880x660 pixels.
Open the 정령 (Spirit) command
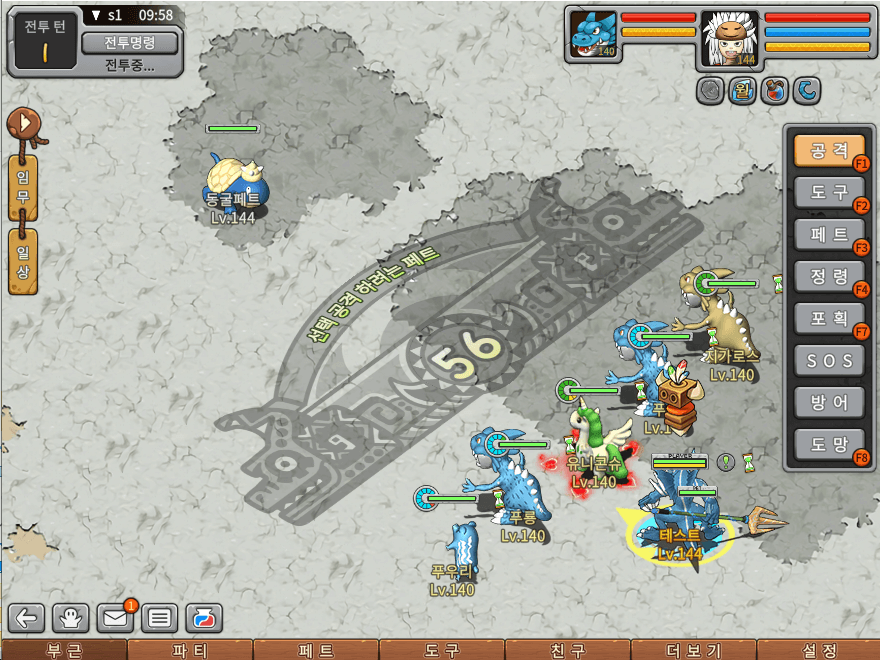coord(827,276)
